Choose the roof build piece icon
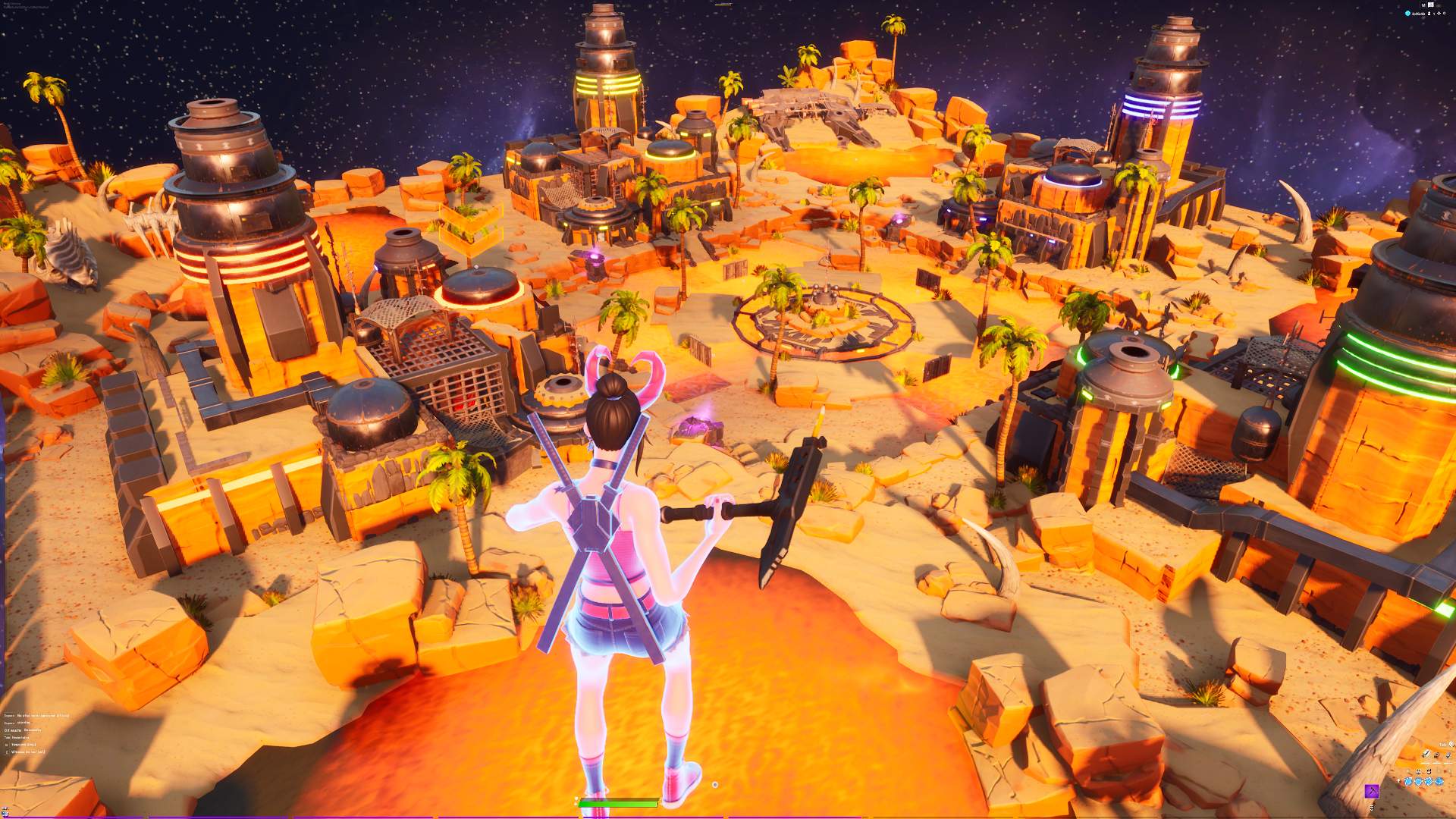Viewport: 1456px width, 819px height. click(1439, 781)
